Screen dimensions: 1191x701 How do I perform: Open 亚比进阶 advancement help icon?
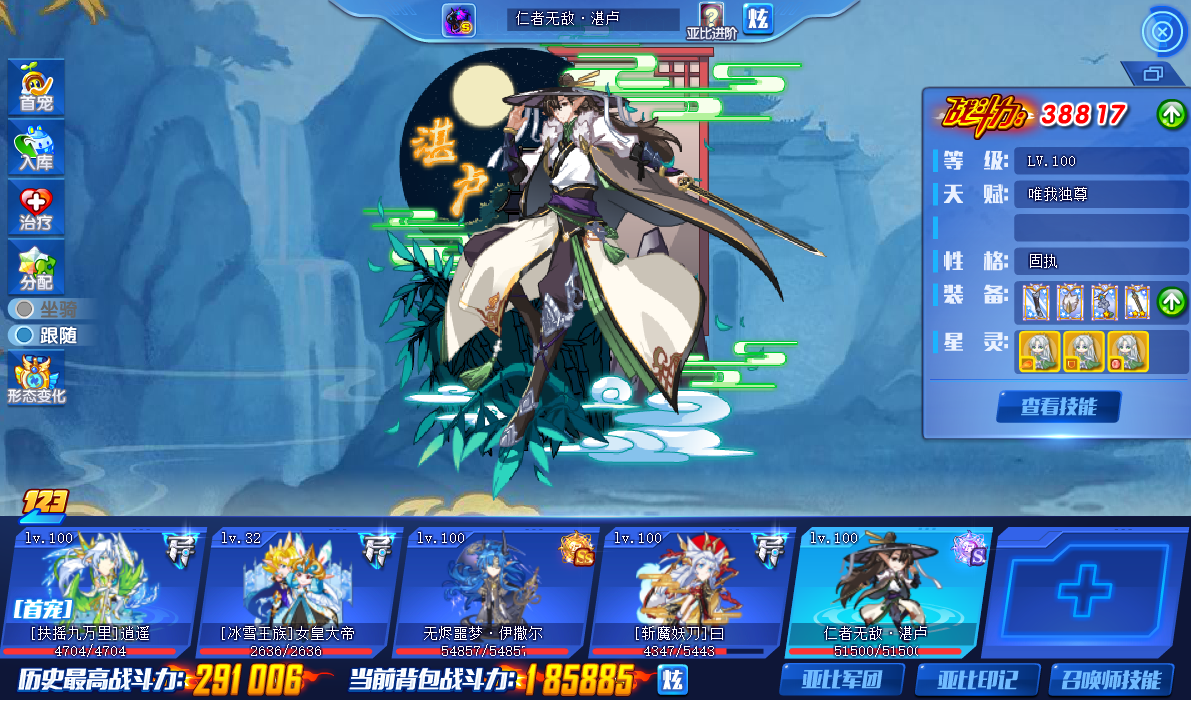(x=711, y=20)
